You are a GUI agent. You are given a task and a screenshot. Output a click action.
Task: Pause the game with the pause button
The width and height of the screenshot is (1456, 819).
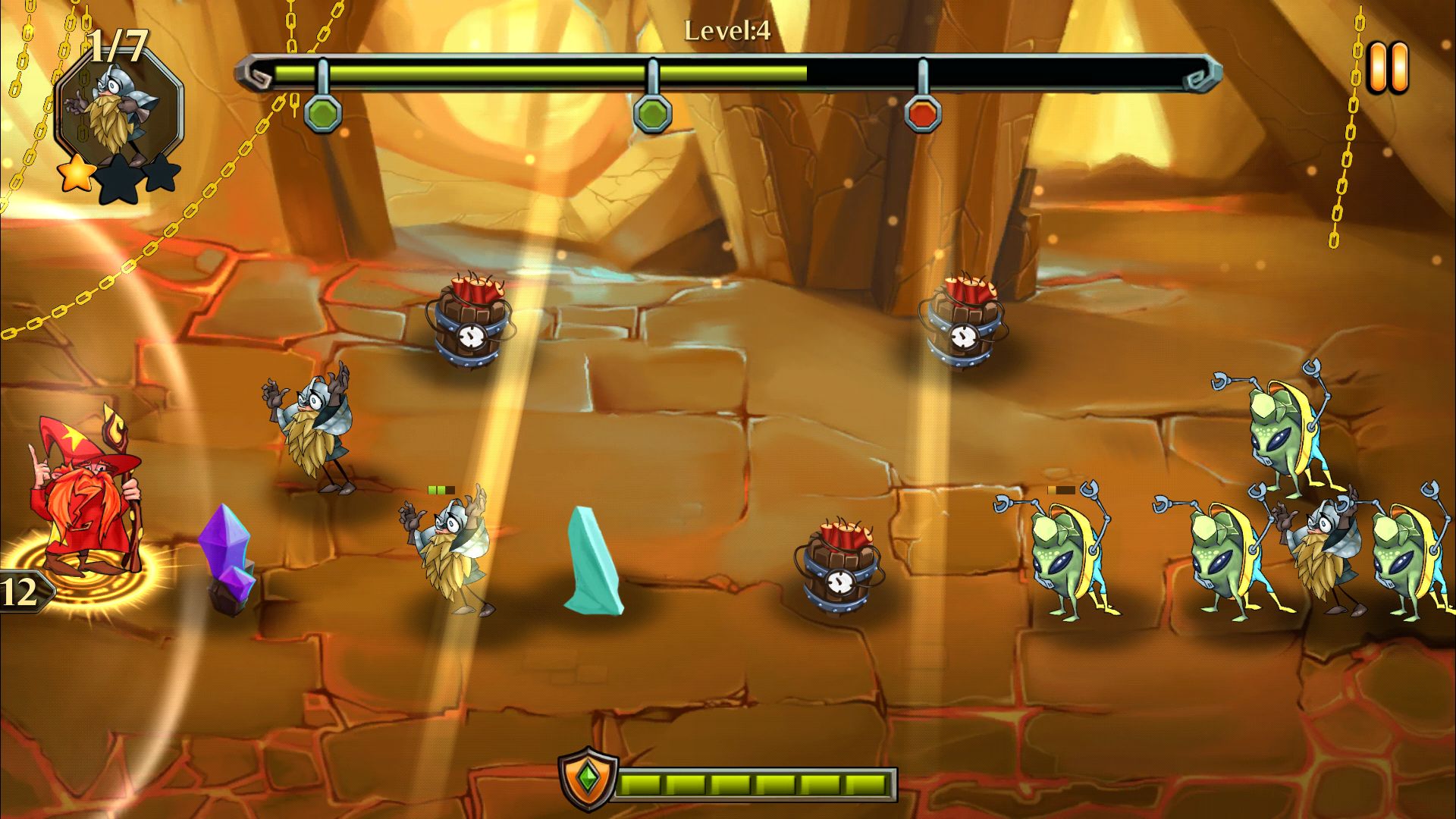[1388, 68]
